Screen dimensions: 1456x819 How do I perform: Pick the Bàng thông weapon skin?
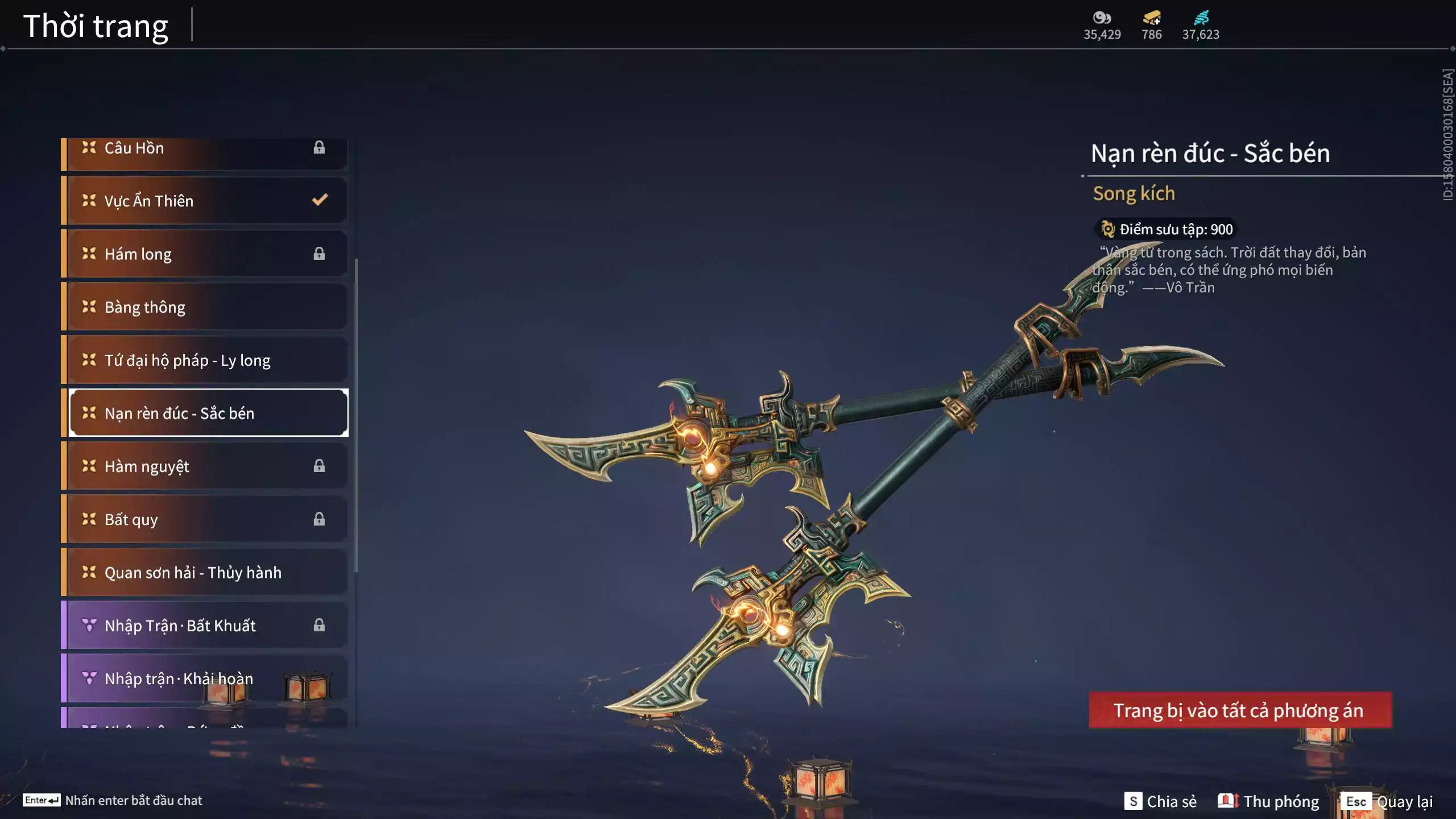coord(205,307)
